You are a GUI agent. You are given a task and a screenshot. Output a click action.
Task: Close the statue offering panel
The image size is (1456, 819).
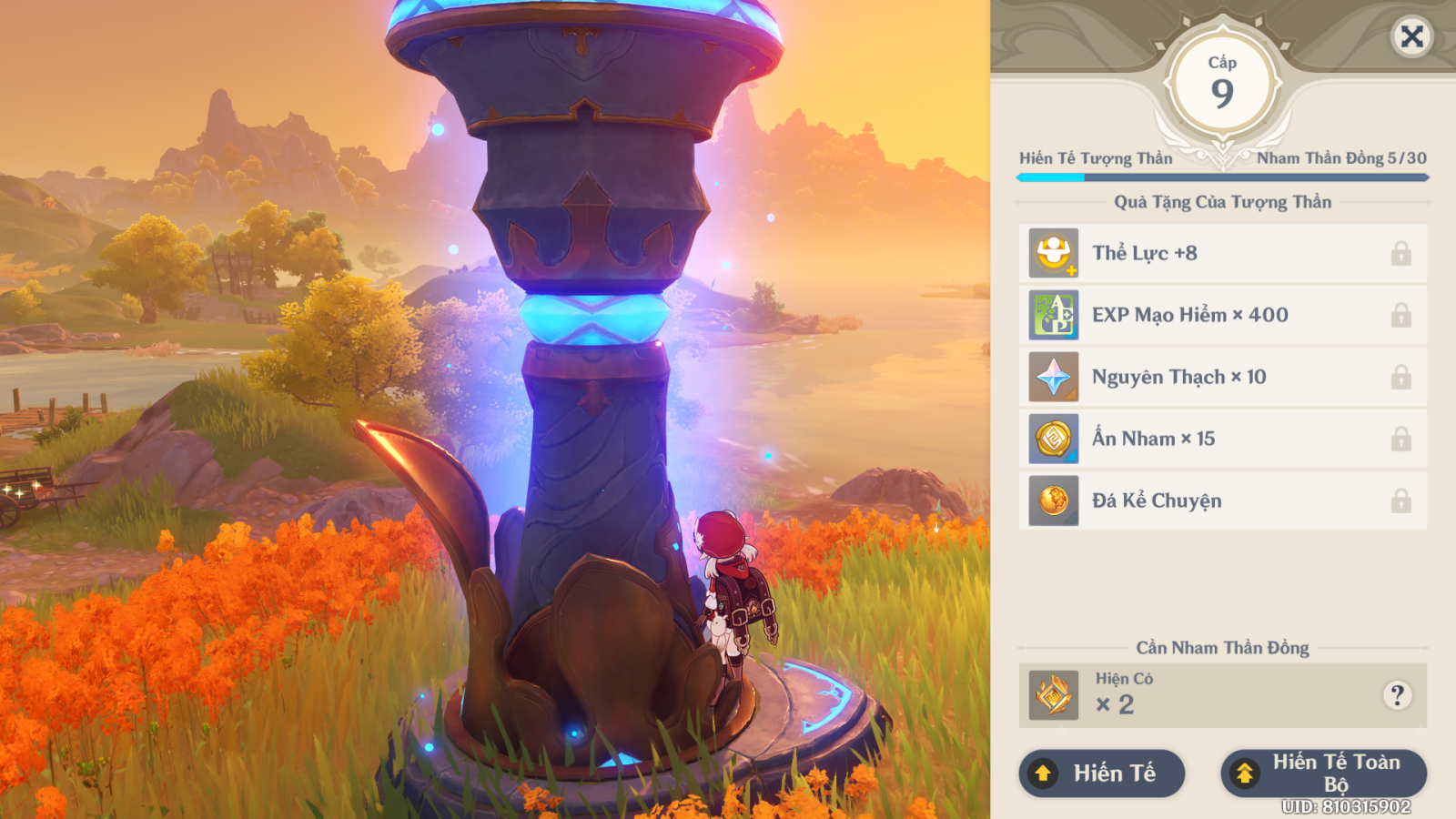[x=1411, y=36]
